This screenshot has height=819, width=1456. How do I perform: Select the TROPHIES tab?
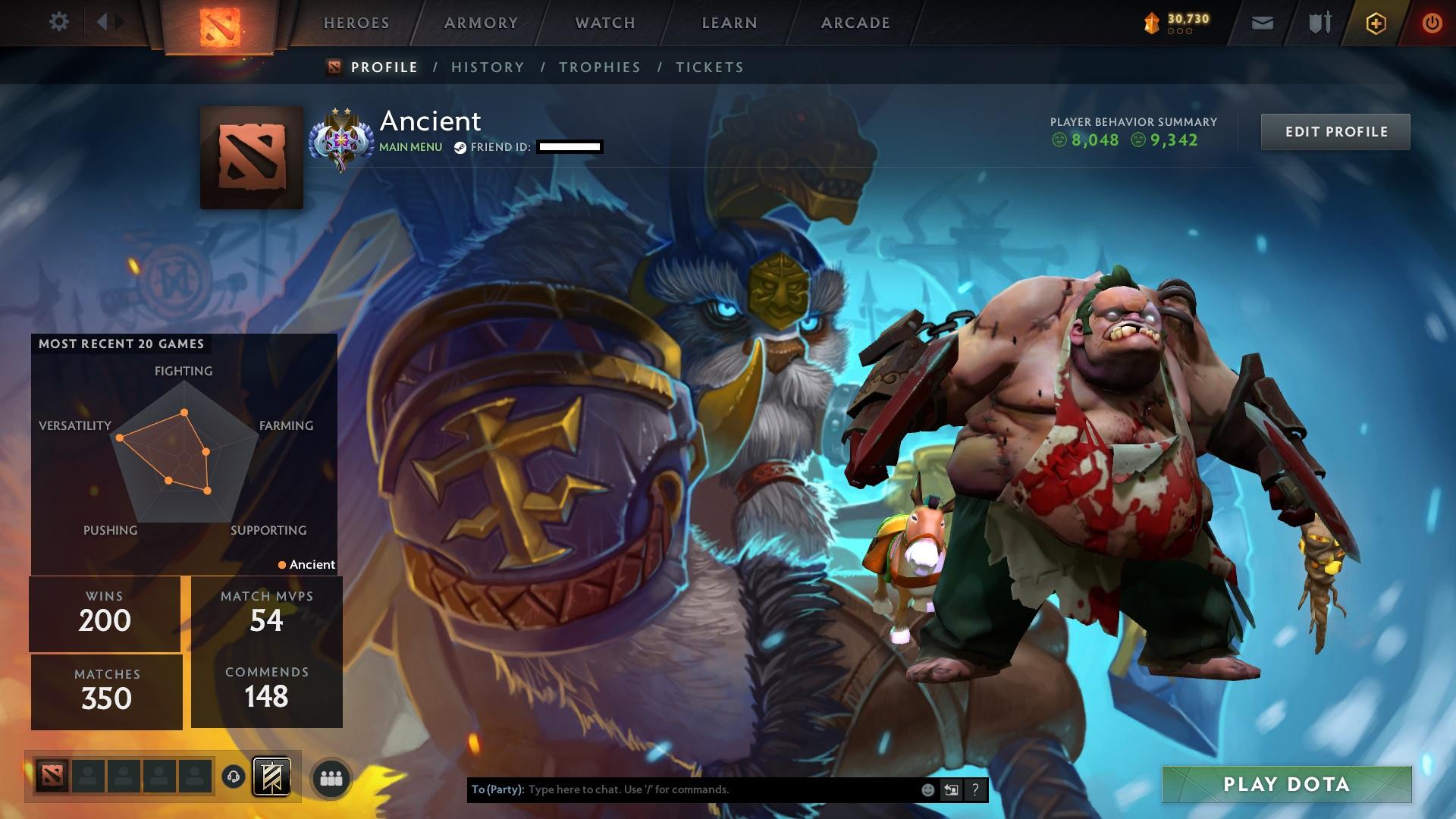(x=600, y=67)
